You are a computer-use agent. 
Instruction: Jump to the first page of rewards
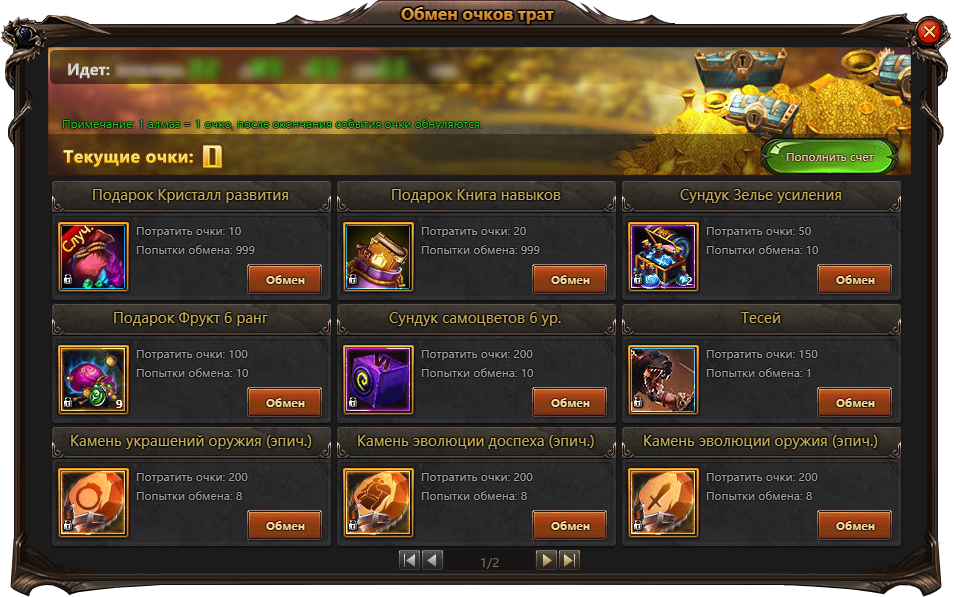tap(409, 560)
